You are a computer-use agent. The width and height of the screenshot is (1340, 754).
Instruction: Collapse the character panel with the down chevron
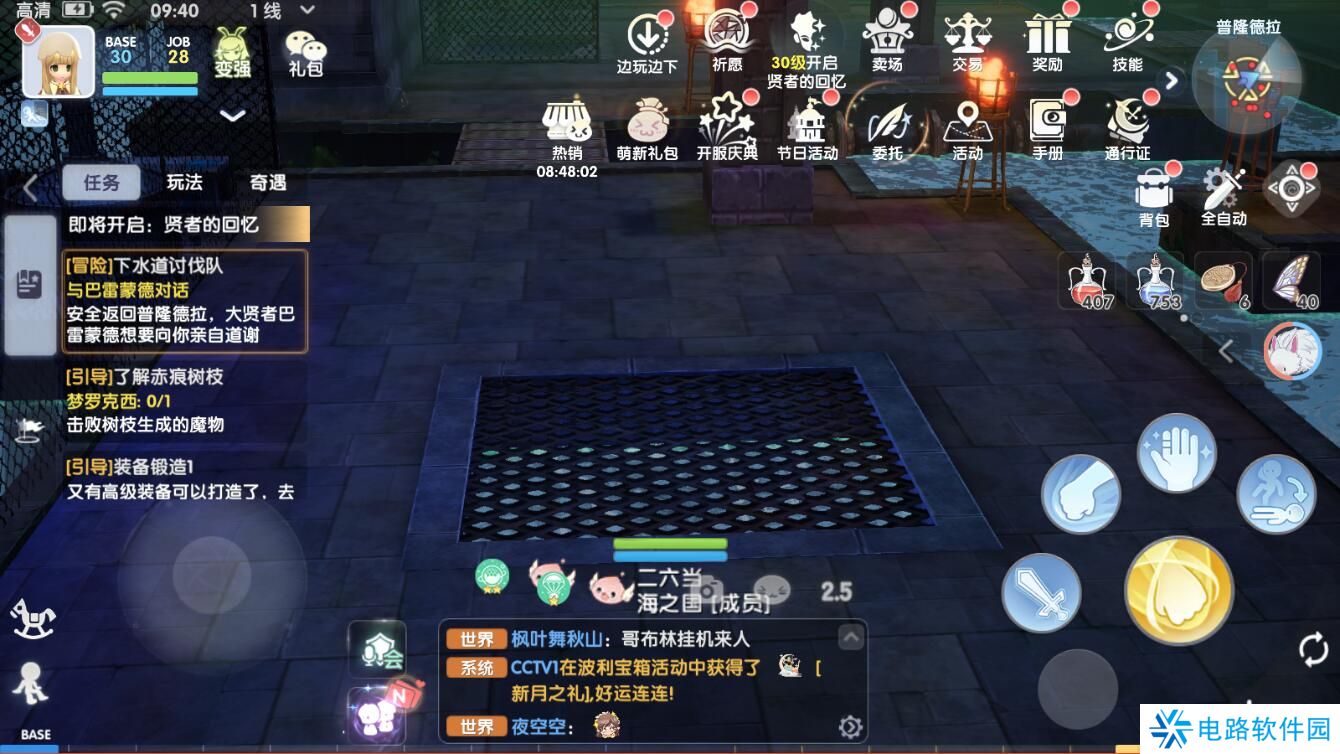tap(233, 113)
